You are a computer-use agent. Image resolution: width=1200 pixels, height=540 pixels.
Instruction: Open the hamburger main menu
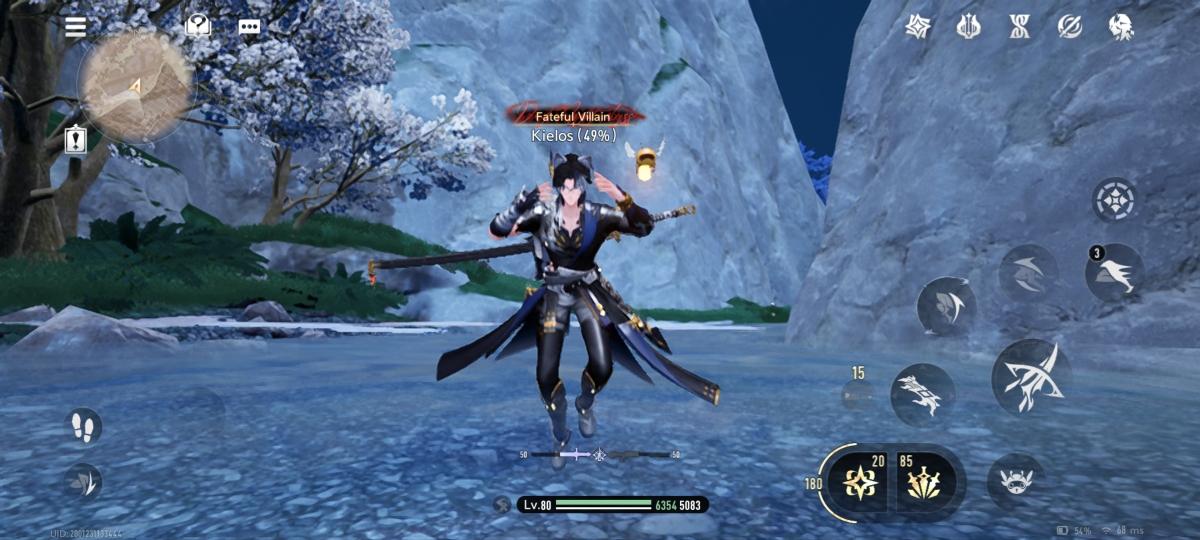click(76, 27)
